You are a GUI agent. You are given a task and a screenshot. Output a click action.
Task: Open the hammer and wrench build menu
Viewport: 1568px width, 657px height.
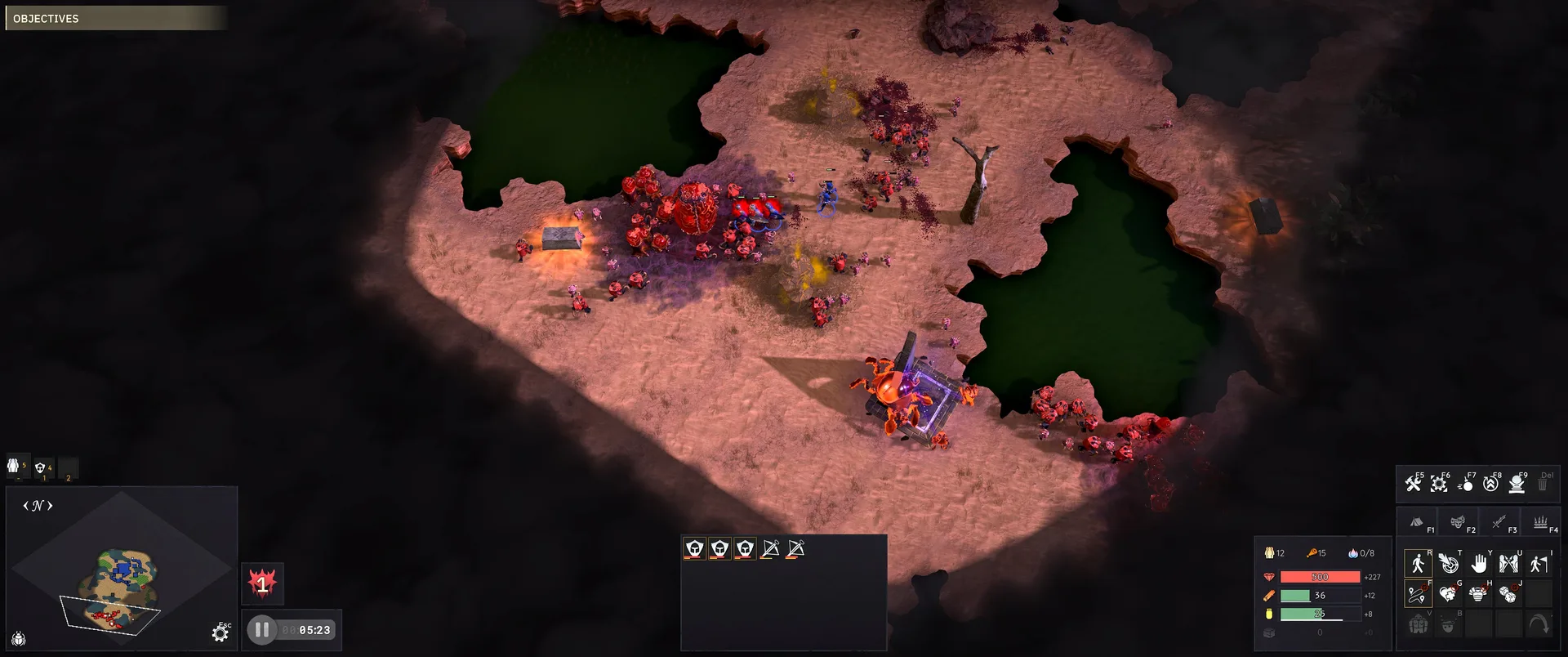point(1413,484)
